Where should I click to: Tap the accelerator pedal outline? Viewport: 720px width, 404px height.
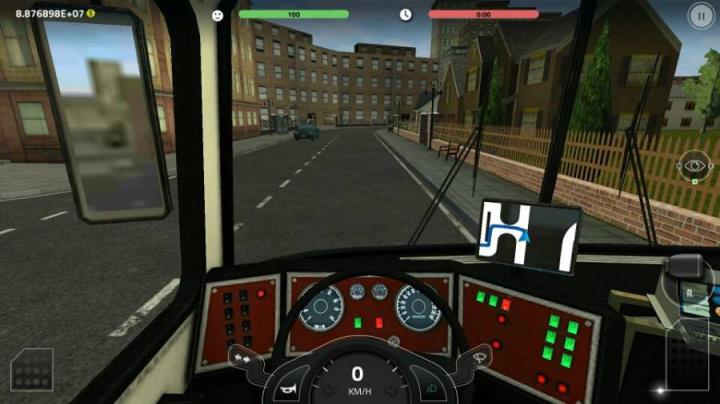tap(688, 355)
